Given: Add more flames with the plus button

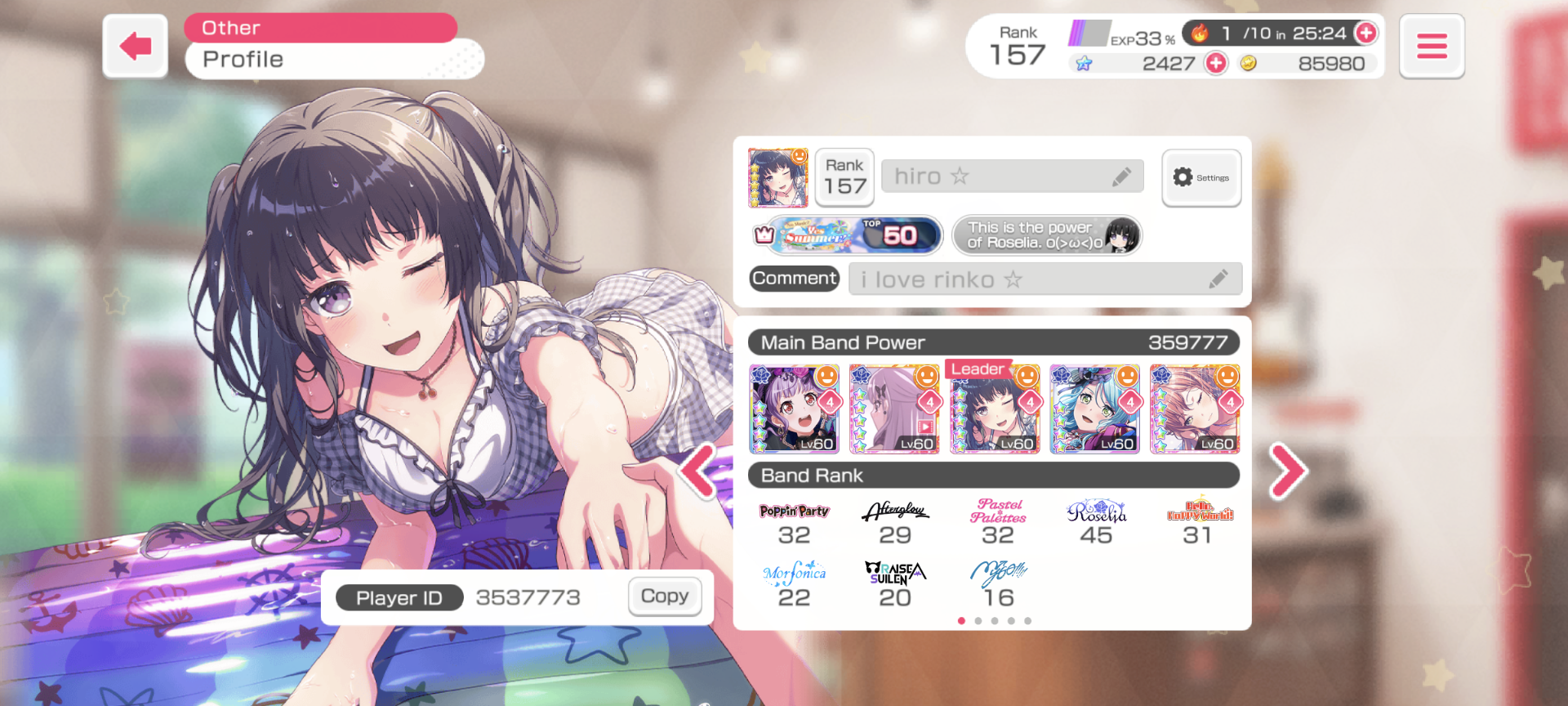Looking at the screenshot, I should pyautogui.click(x=1365, y=33).
